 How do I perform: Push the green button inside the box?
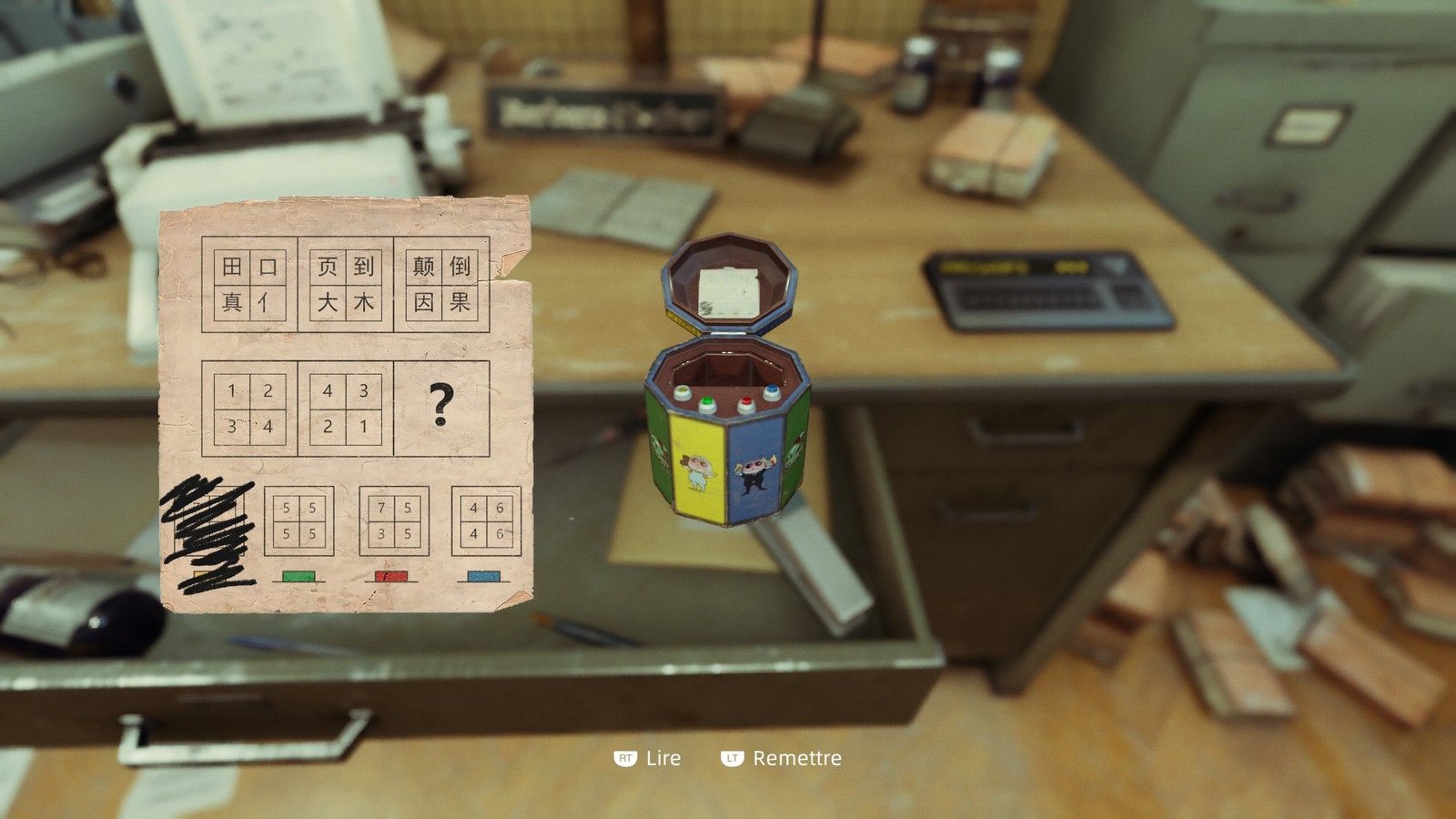click(707, 403)
